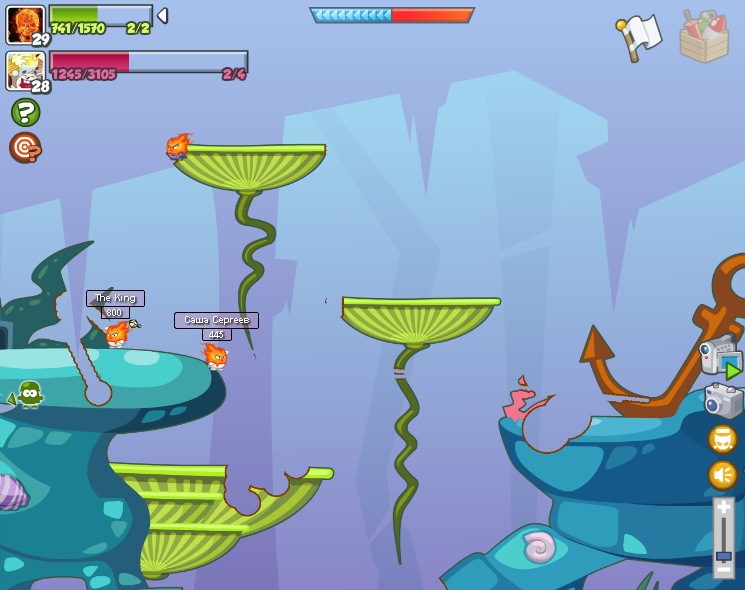Collapse the team panel with the white arrow
The image size is (745, 590).
[162, 16]
